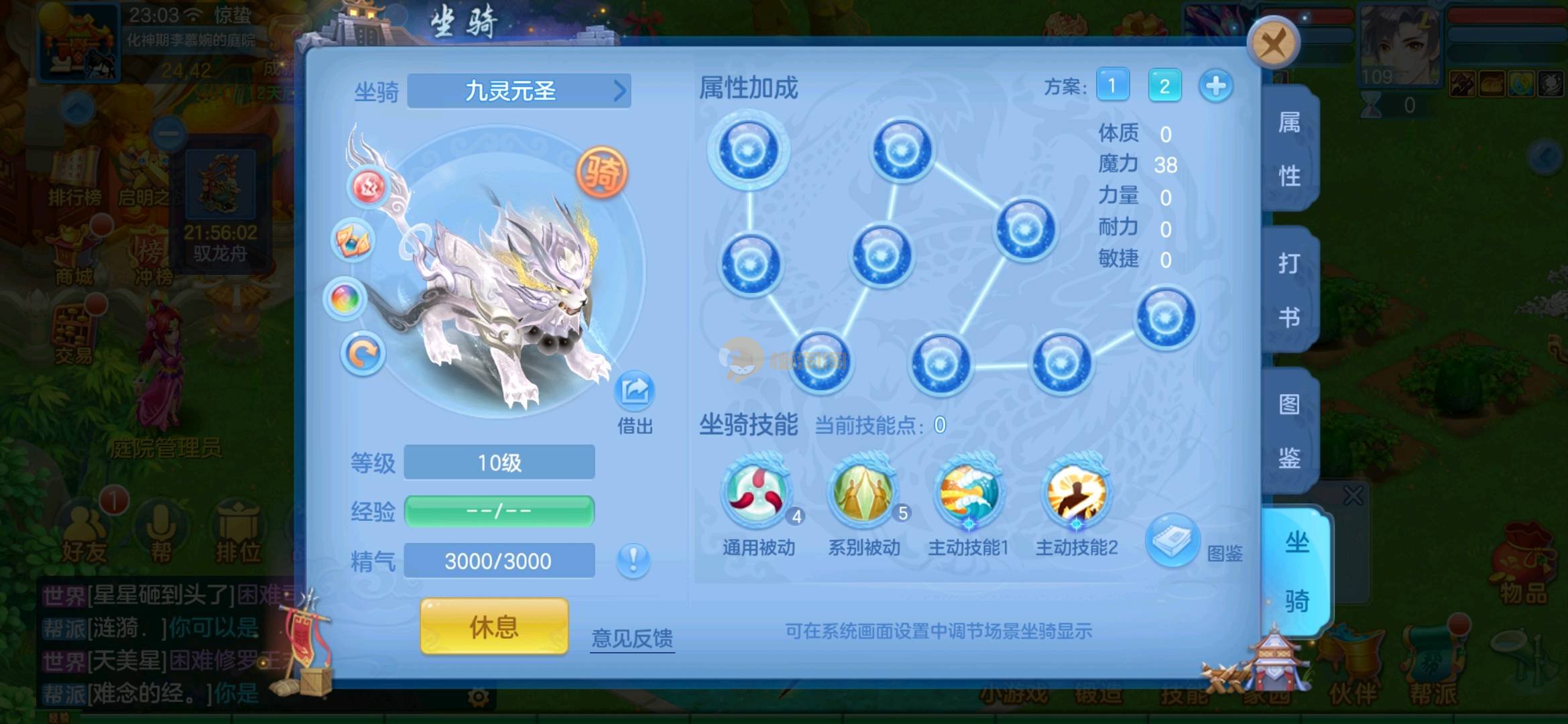The height and width of the screenshot is (724, 1568).
Task: Show the 精气 info exclamation tip
Action: click(633, 560)
